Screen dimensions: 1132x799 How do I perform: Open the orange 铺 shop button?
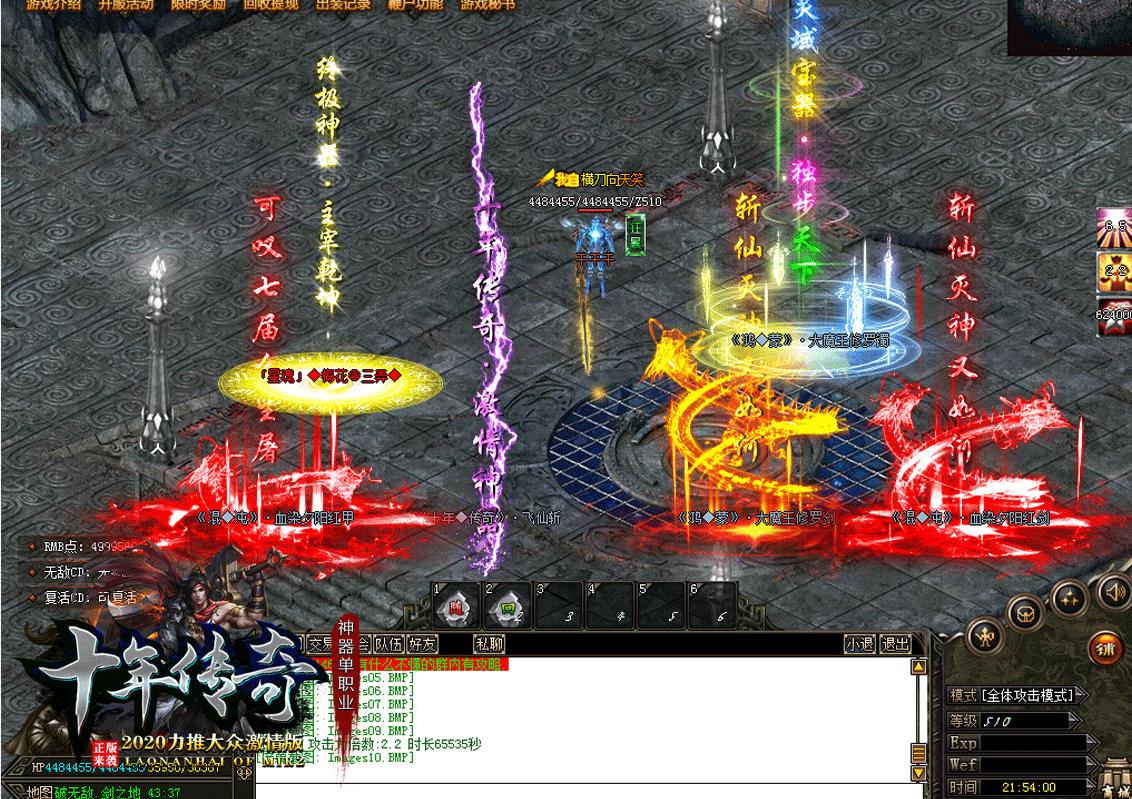(1107, 647)
